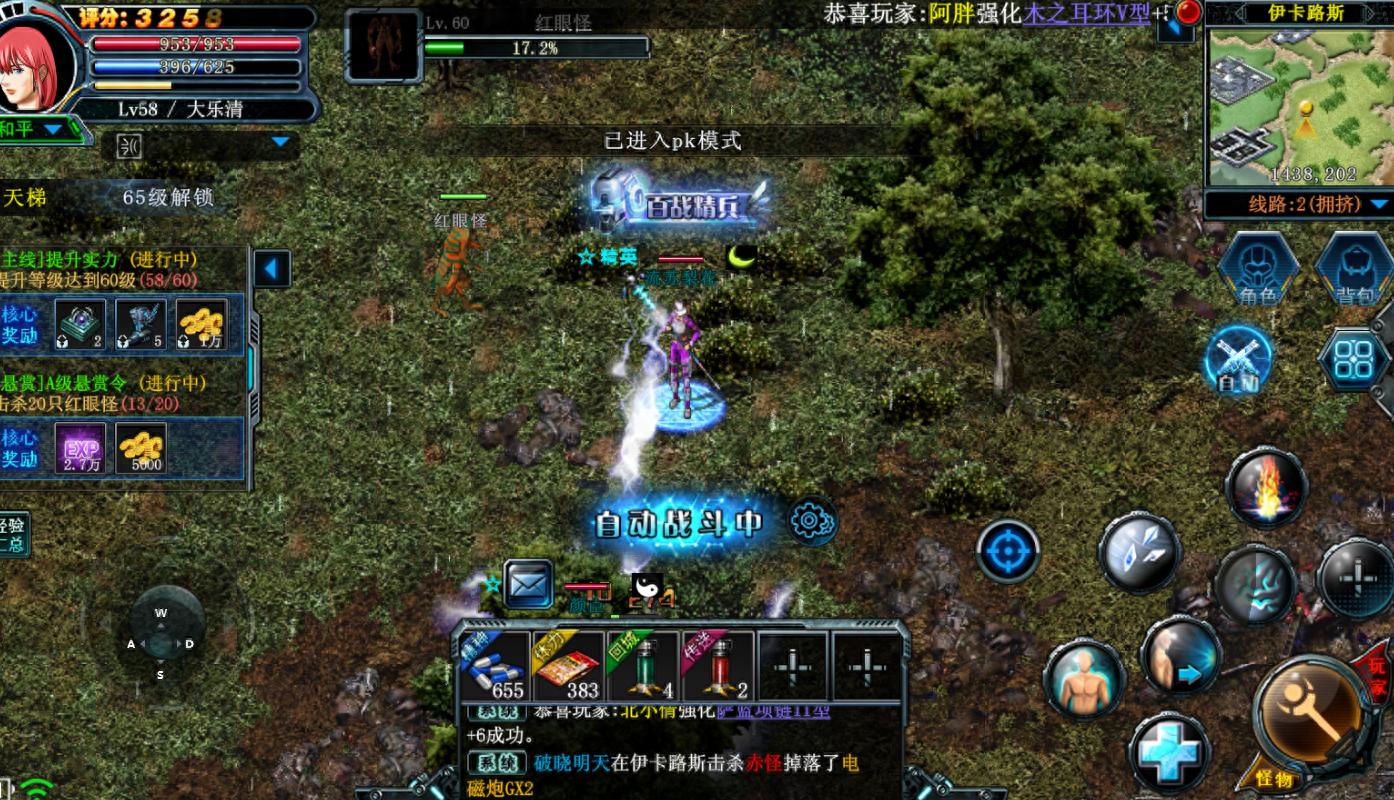The height and width of the screenshot is (800, 1394).
Task: Activate the fire pillar skill
Action: [x=1266, y=488]
